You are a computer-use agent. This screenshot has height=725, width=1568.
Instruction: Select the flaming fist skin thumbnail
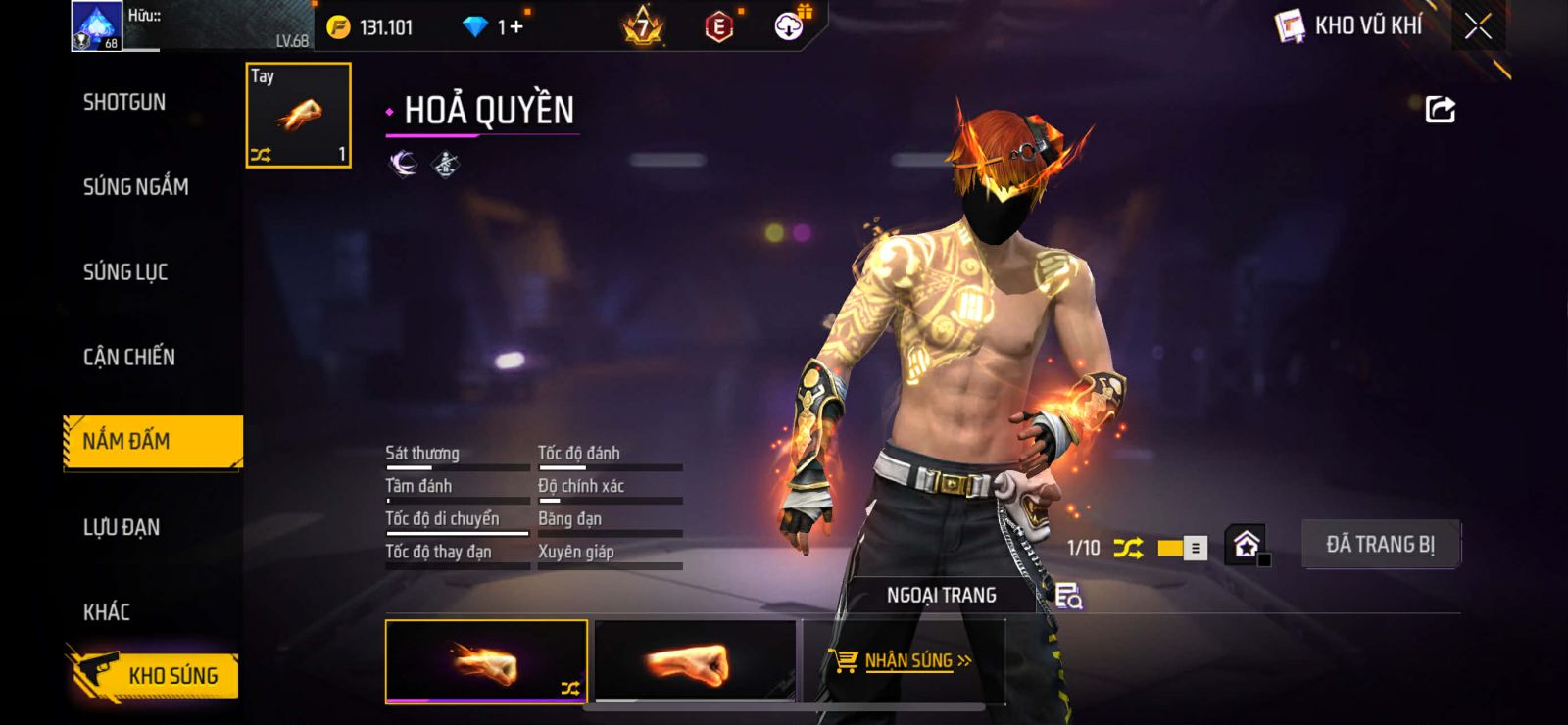coord(486,661)
